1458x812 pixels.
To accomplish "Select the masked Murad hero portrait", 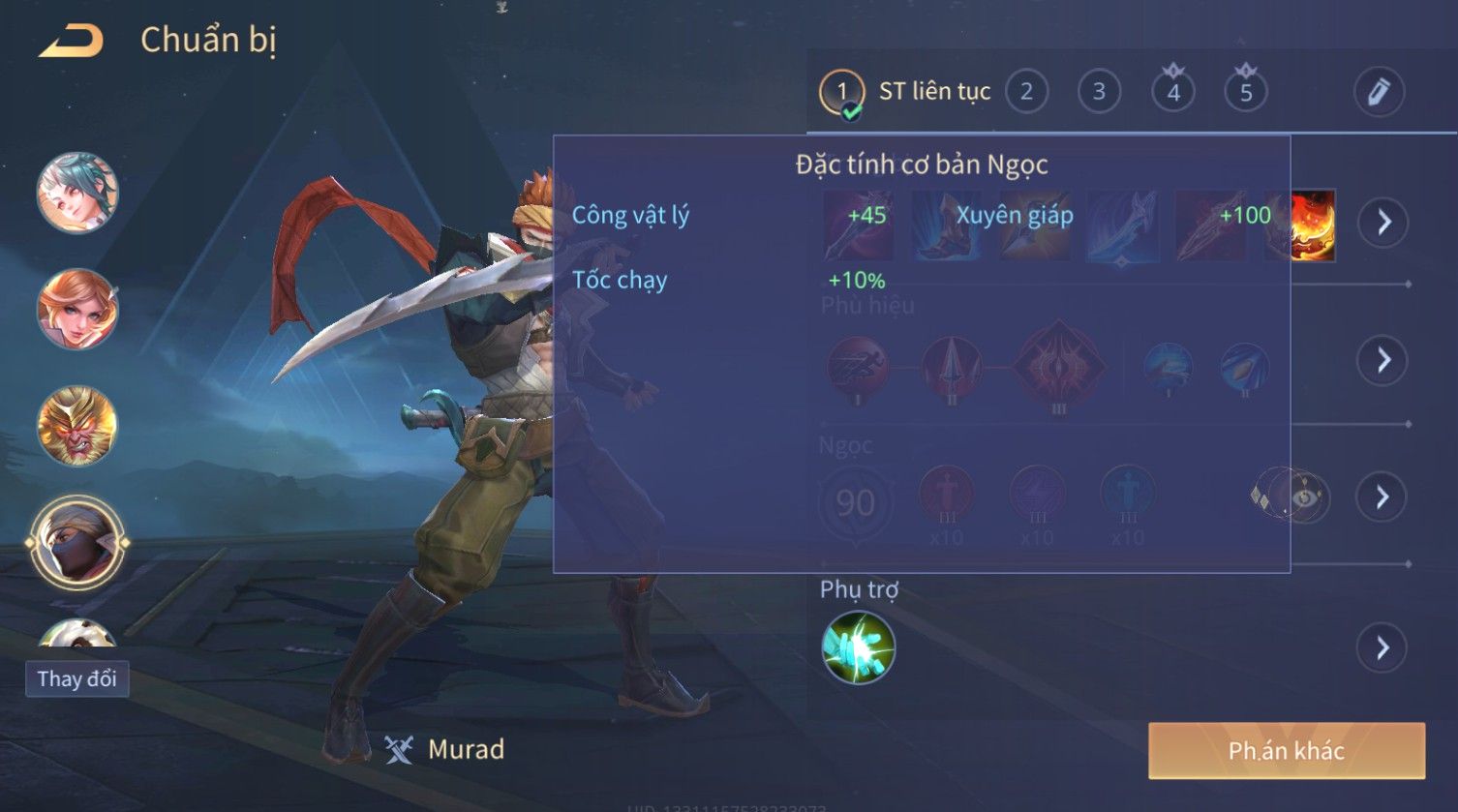I will (77, 543).
